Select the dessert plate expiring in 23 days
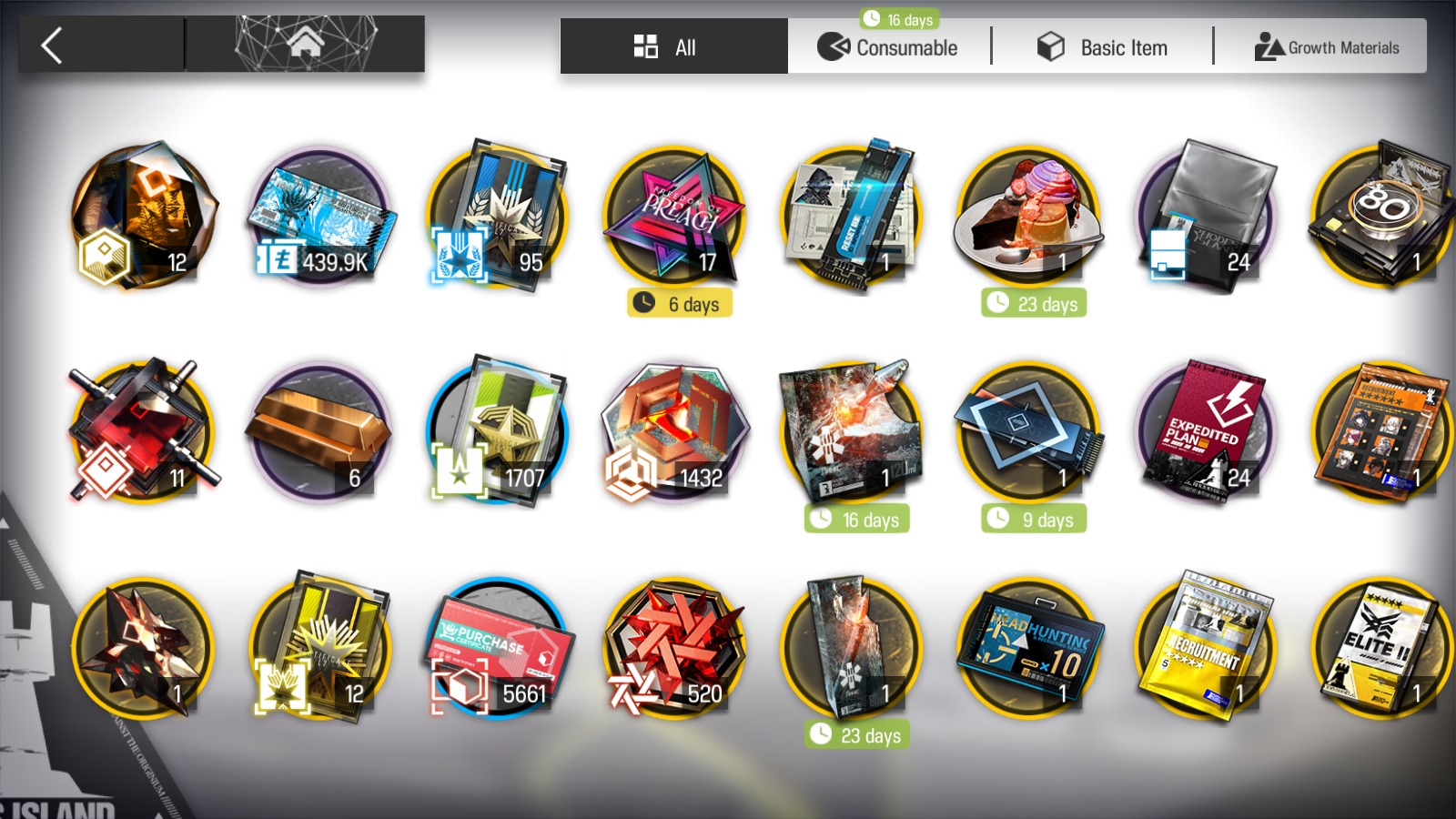The width and height of the screenshot is (1456, 819). 1031,216
